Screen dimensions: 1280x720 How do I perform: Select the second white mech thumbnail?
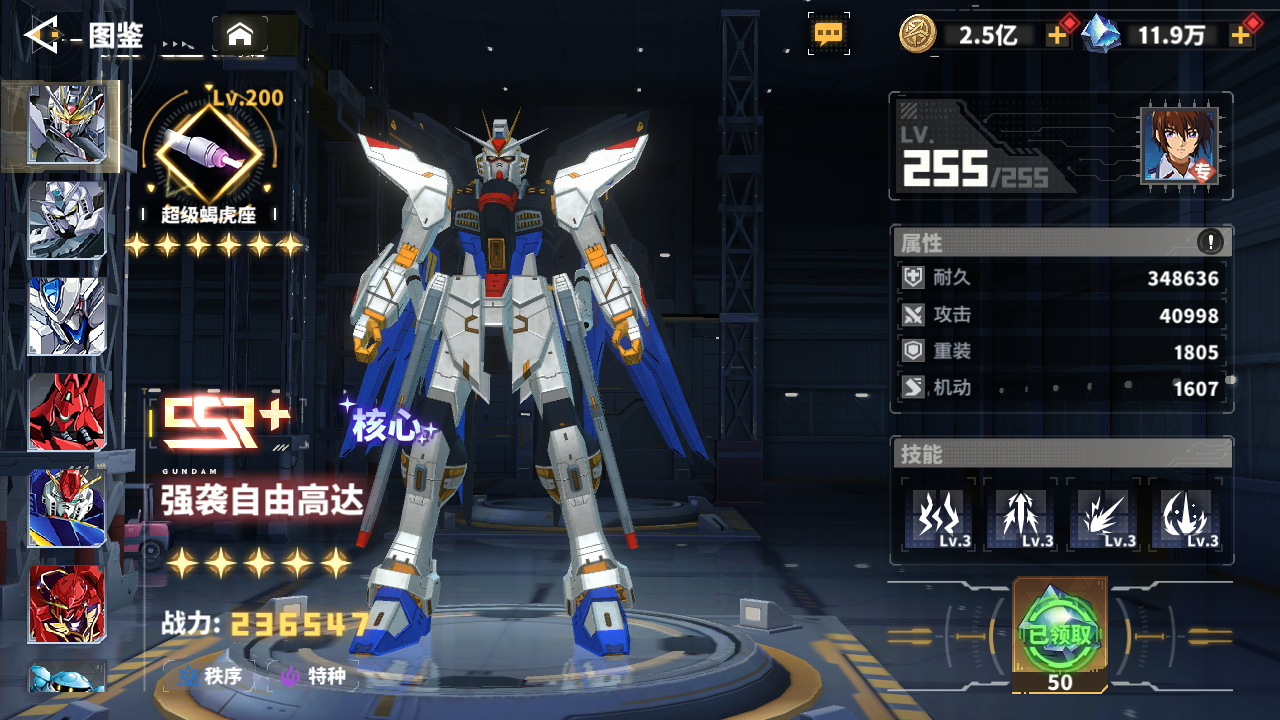pos(67,220)
